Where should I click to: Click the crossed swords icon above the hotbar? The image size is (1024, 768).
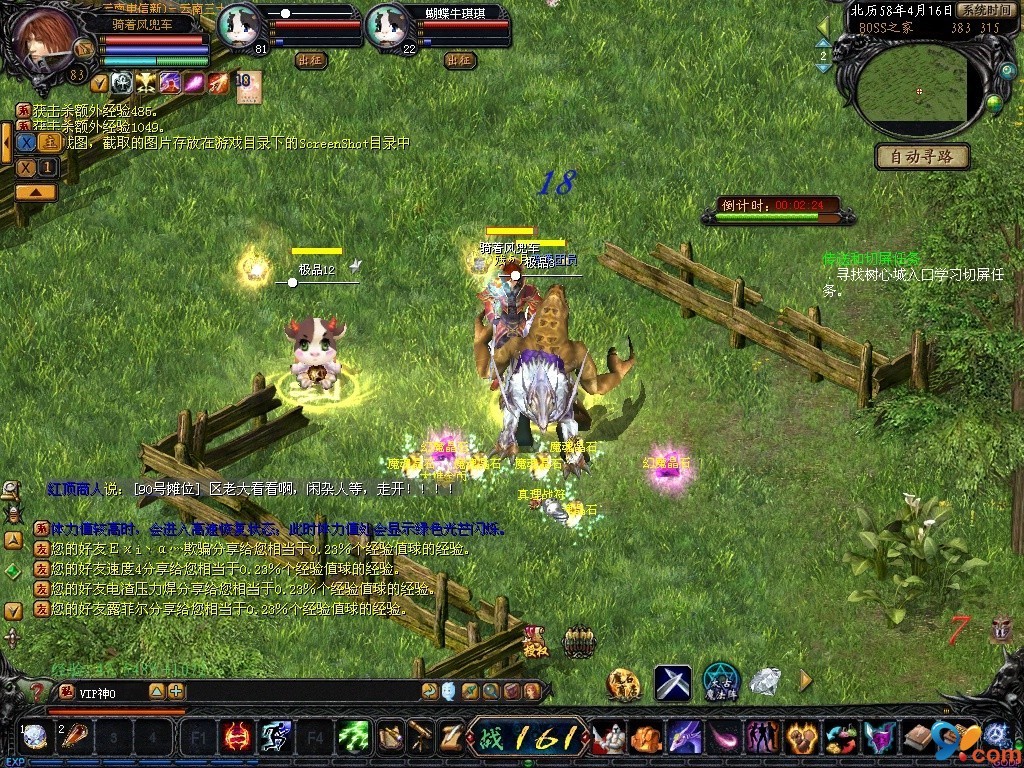(673, 682)
